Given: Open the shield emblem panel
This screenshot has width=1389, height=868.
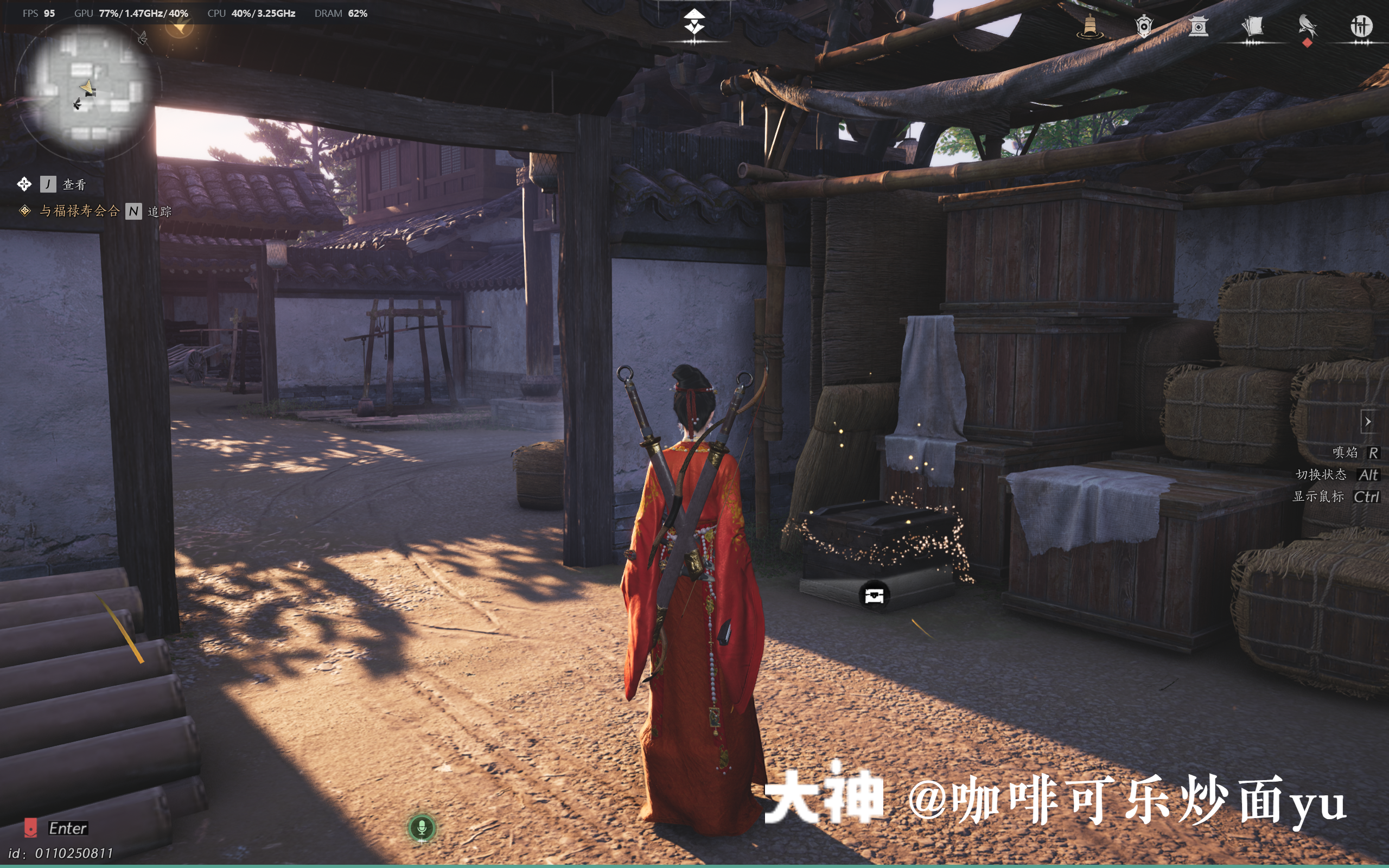Looking at the screenshot, I should click(1145, 26).
